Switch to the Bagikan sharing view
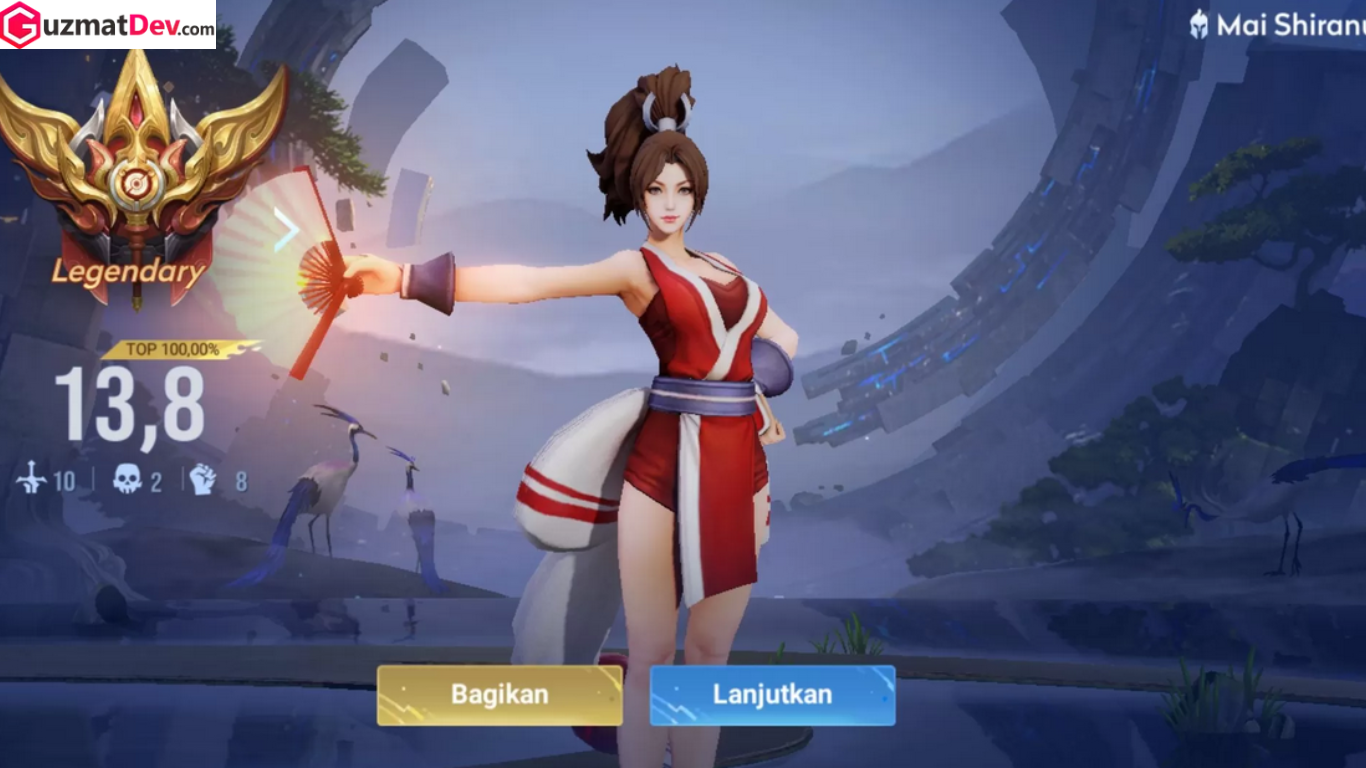 click(x=500, y=693)
